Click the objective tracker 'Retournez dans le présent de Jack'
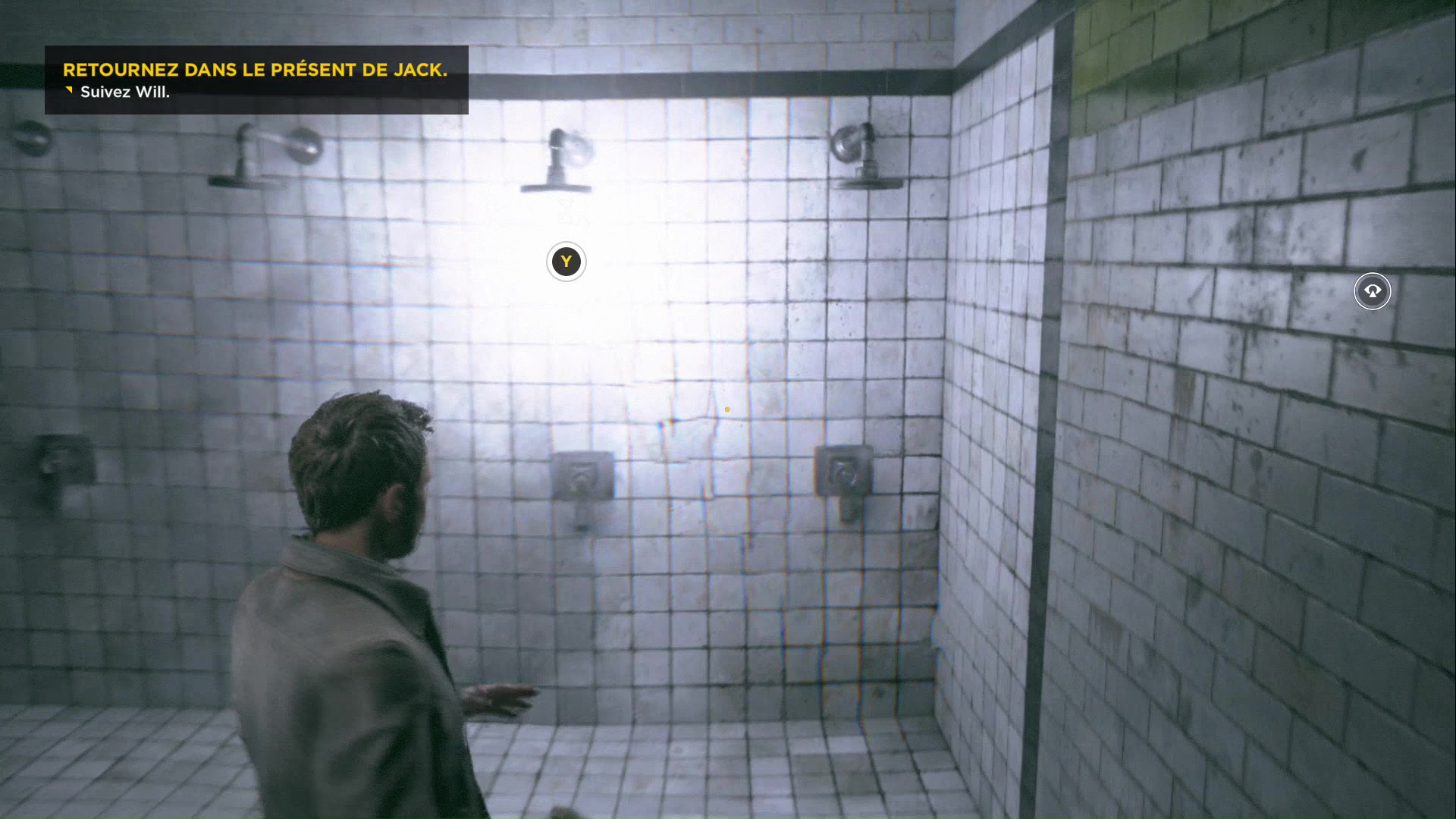 tap(255, 71)
